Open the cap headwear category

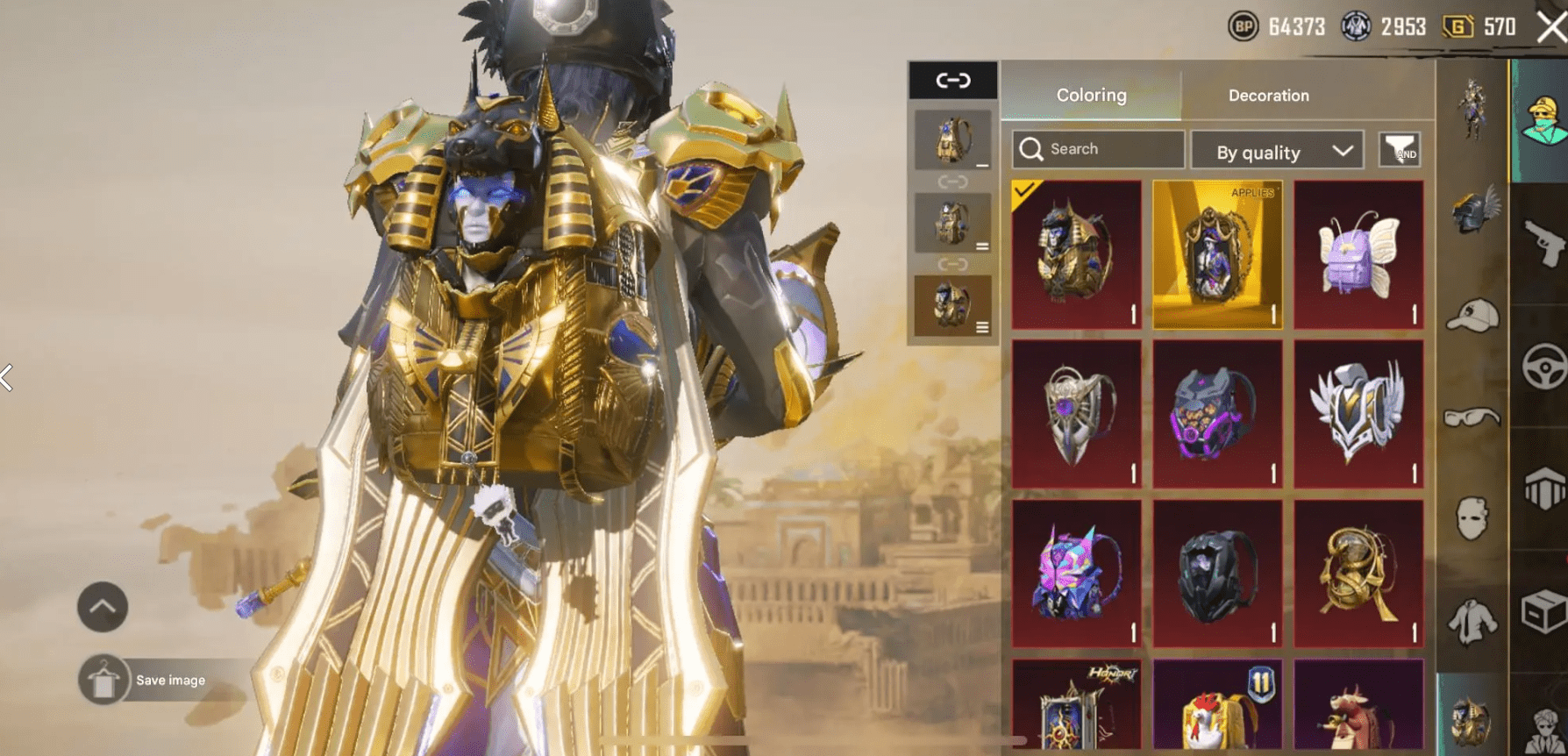[x=1474, y=313]
